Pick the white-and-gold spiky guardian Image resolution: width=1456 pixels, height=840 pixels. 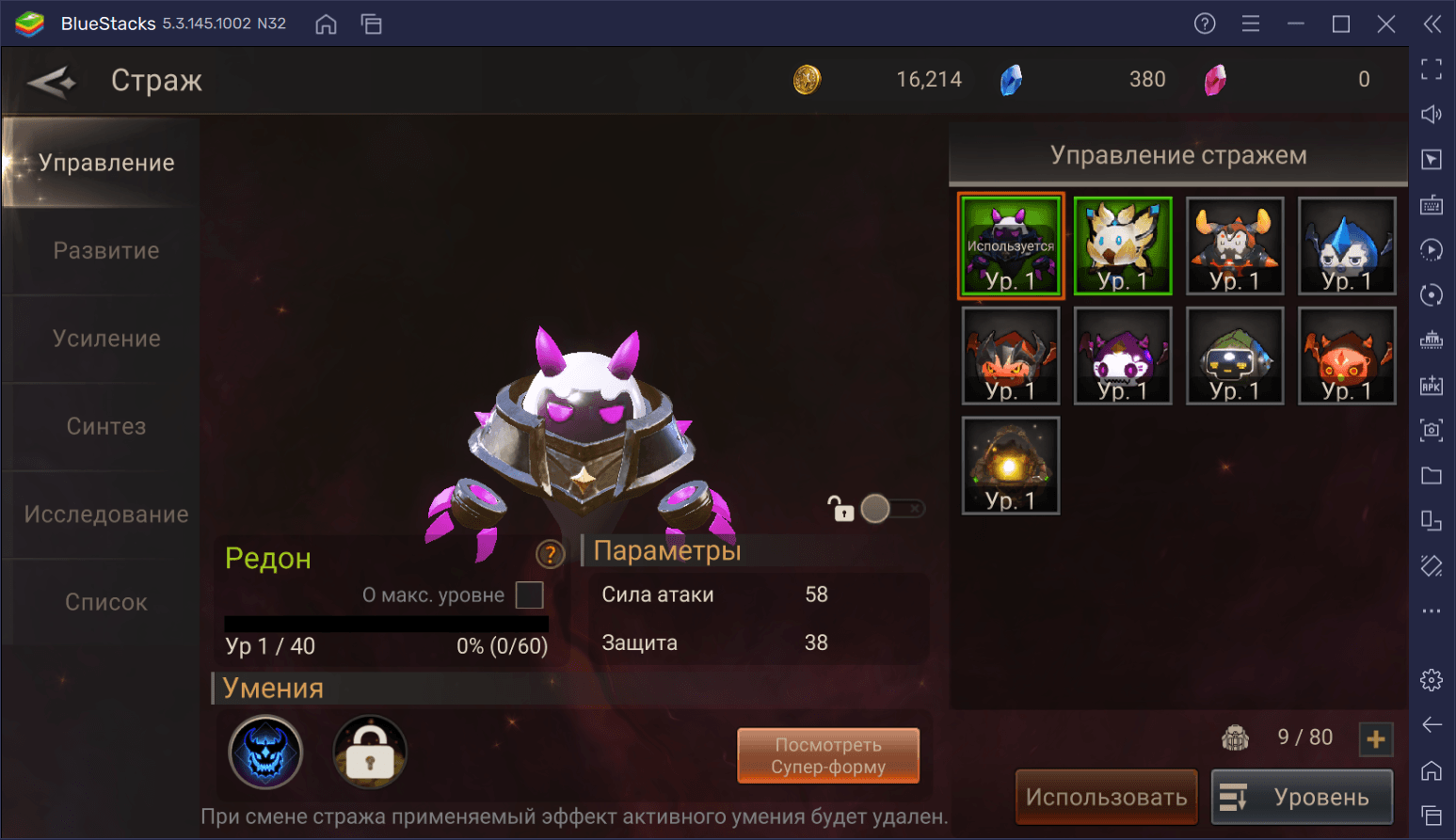coord(1123,246)
